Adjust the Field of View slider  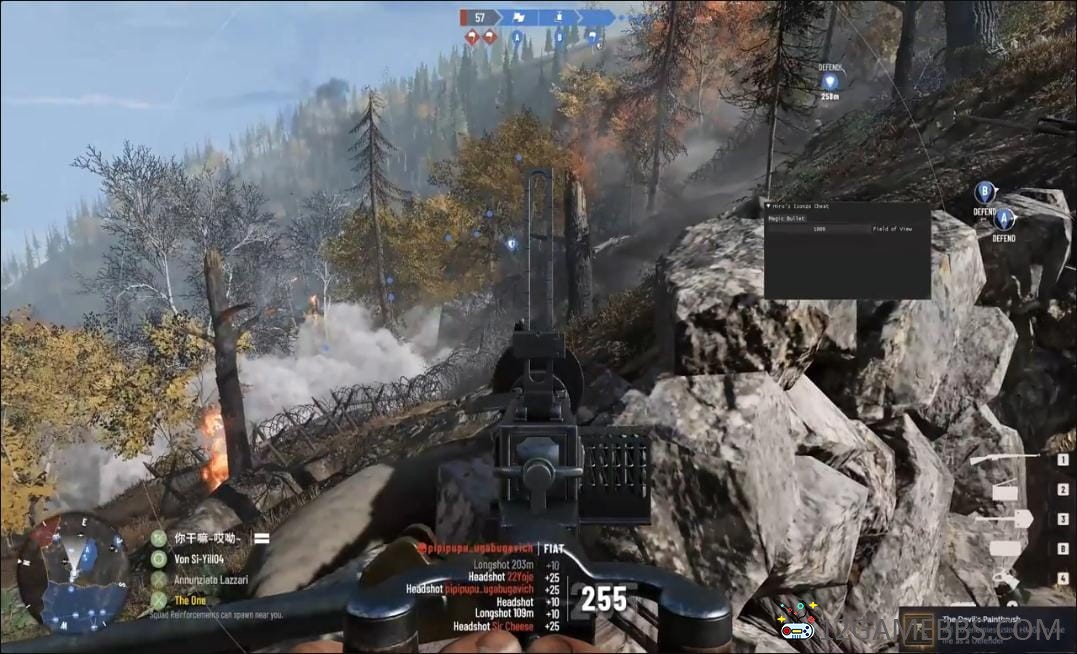817,229
